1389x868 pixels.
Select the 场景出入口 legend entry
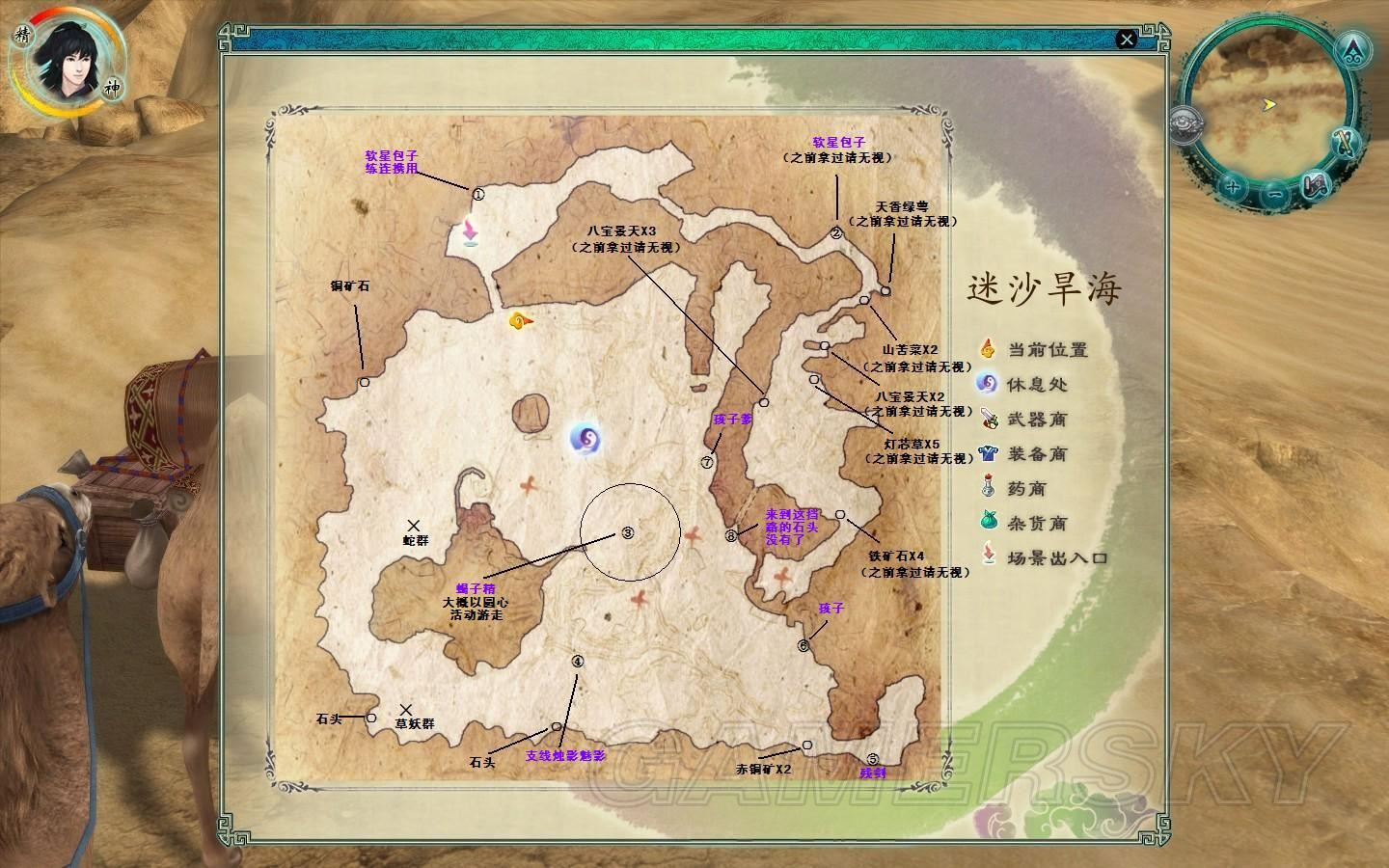[x=1056, y=557]
